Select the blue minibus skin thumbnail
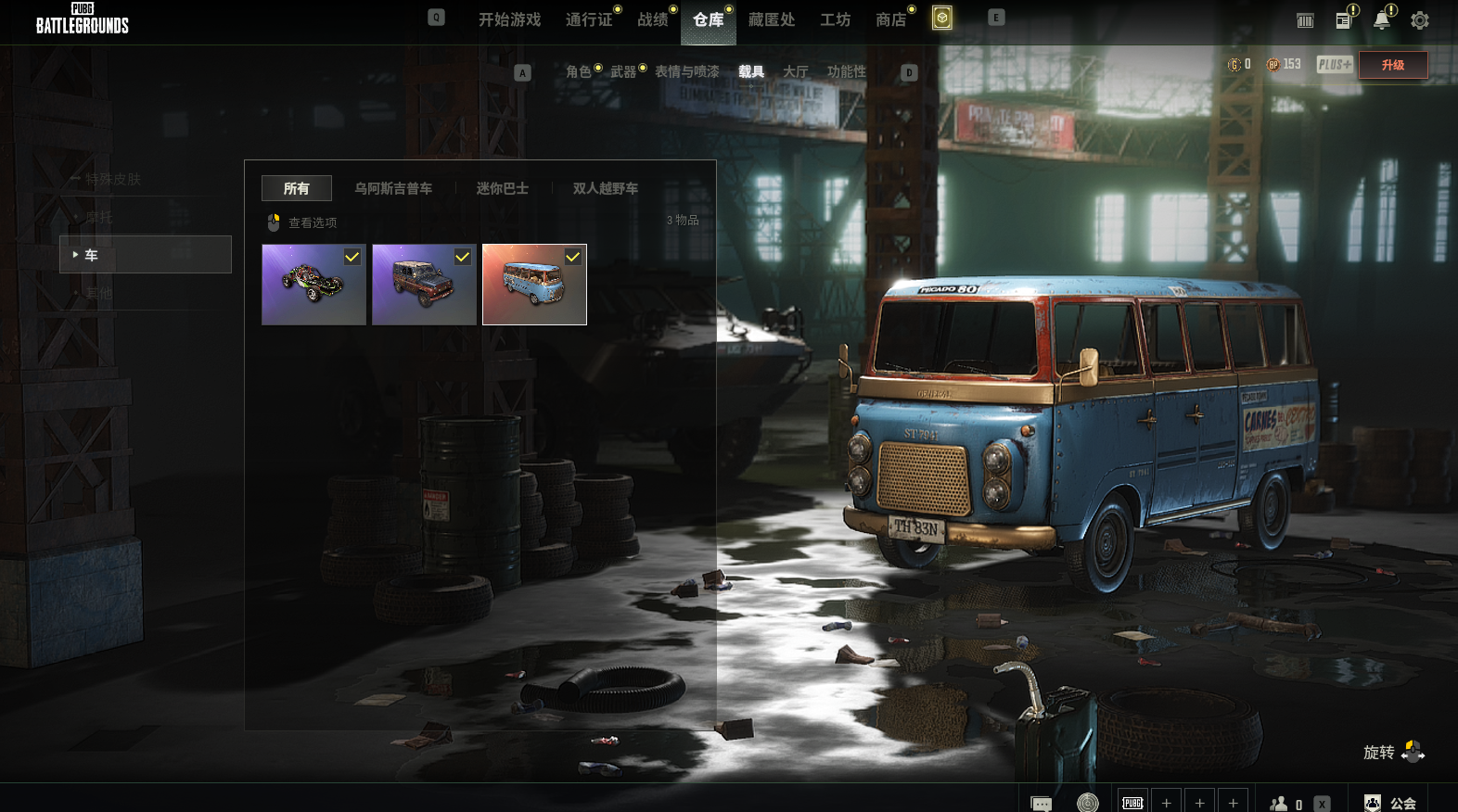The width and height of the screenshot is (1458, 812). pos(534,285)
